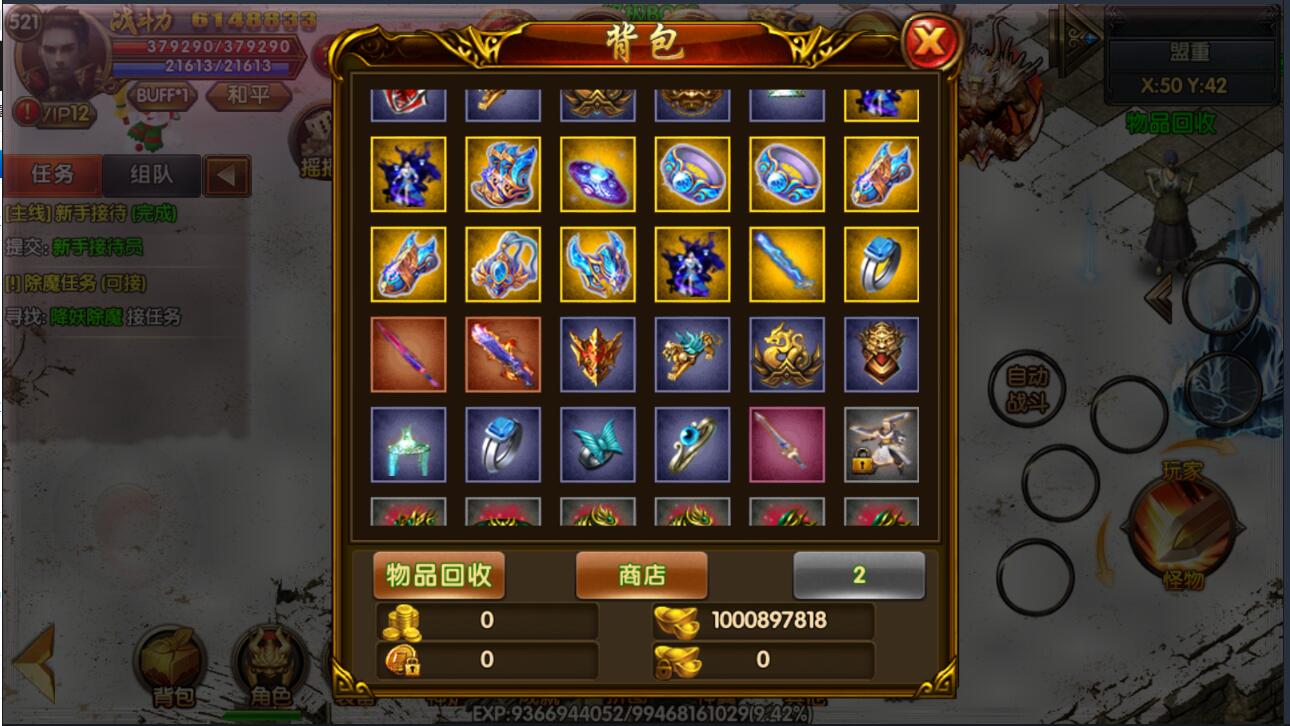Click the 和平 peace mode button
1290x726 pixels.
coord(245,96)
